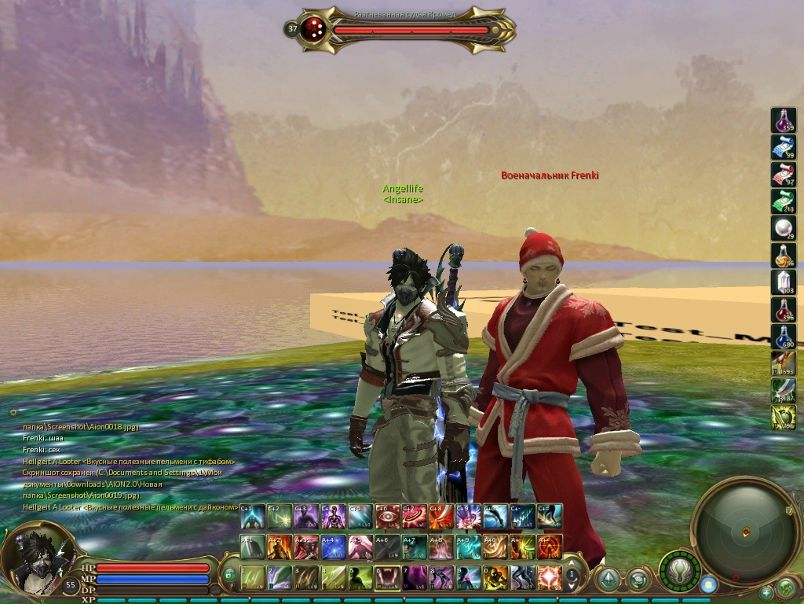Activate the red target bullseye skill
This screenshot has height=604, width=804.
415,516
